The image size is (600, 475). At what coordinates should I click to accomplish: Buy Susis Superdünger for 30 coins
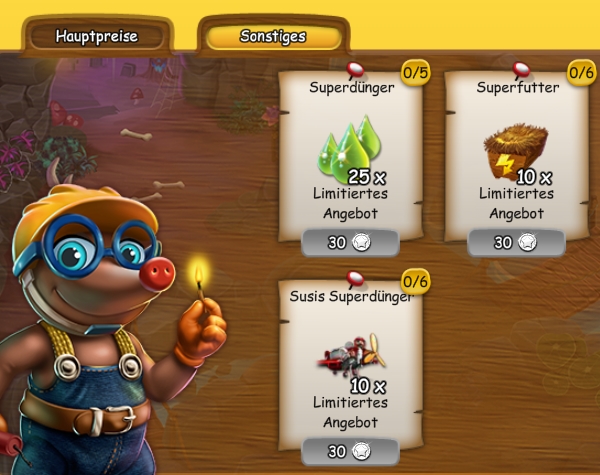(x=349, y=452)
